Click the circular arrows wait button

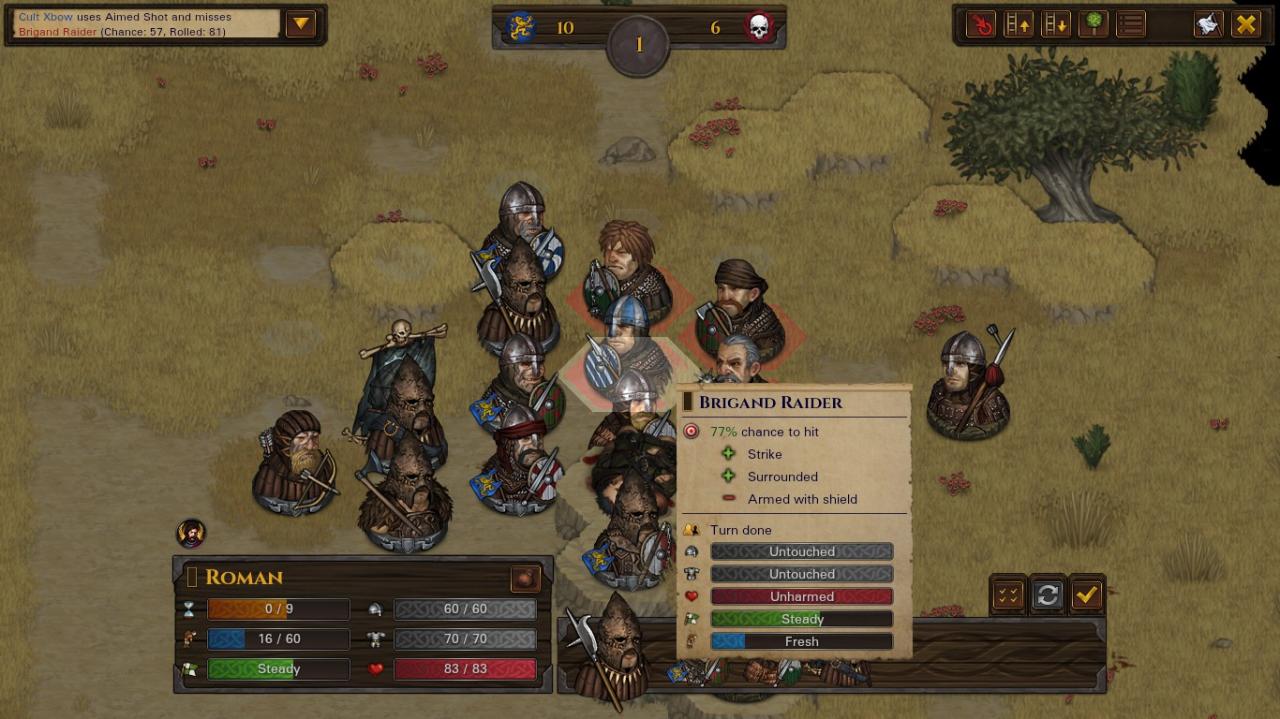coord(1047,595)
